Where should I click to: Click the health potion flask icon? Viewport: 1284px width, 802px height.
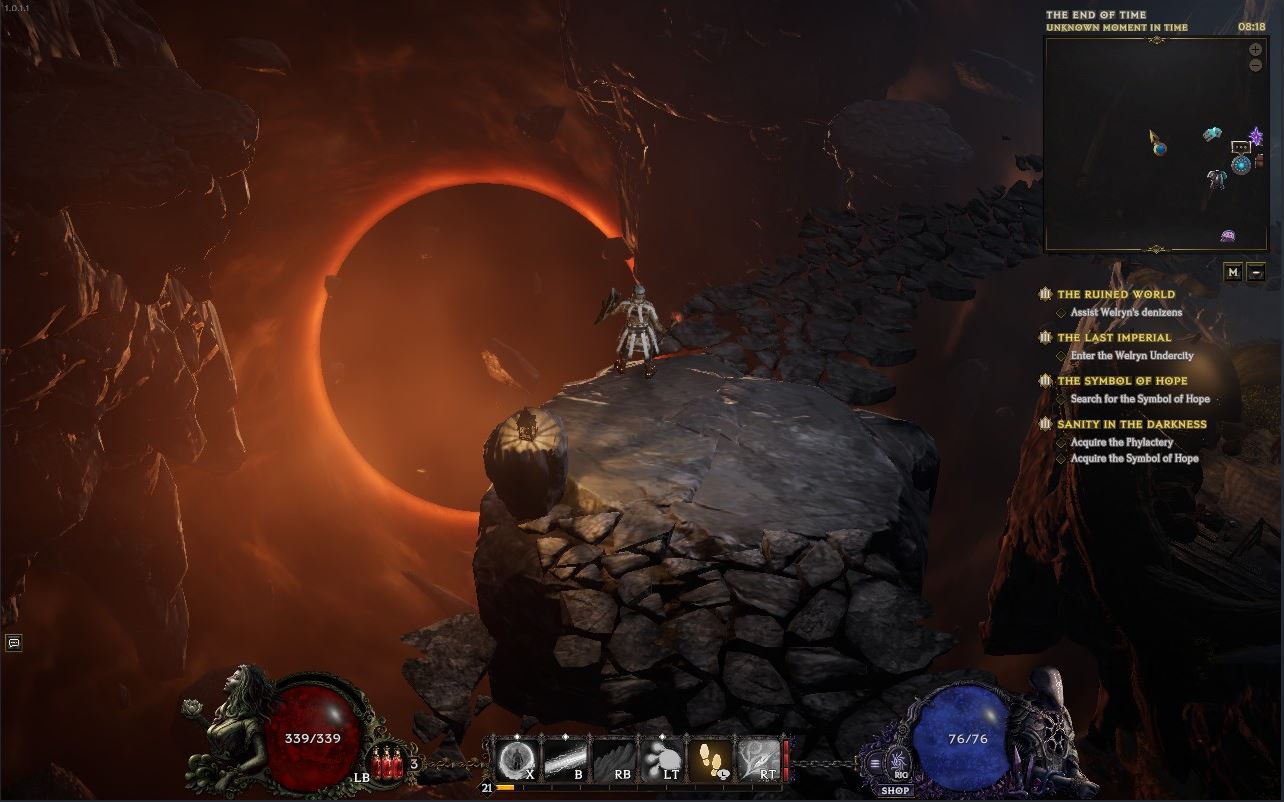point(387,763)
